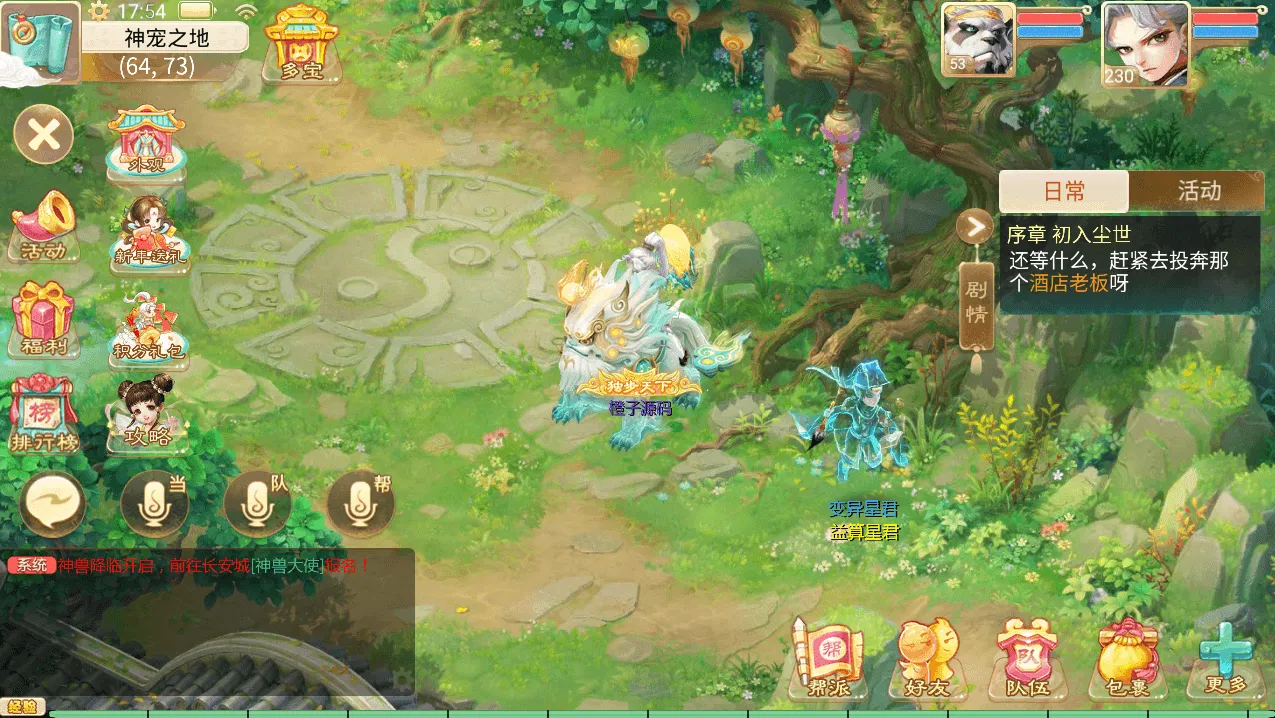This screenshot has width=1275, height=718.
Task: Activate the 队 team voice chat microphone
Action: tap(257, 505)
